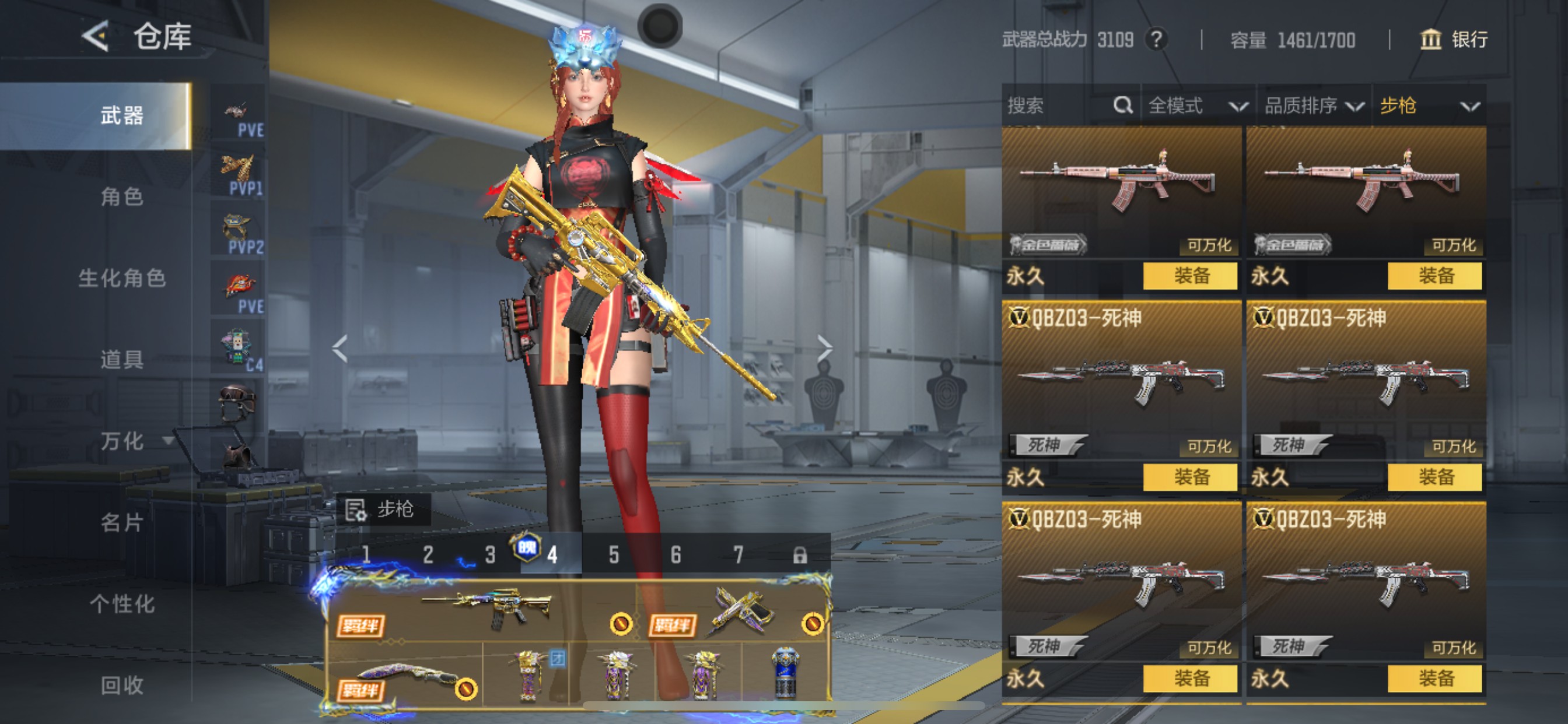The width and height of the screenshot is (1568, 724).
Task: Open the 品质排序 sort dropdown
Action: tap(1313, 106)
